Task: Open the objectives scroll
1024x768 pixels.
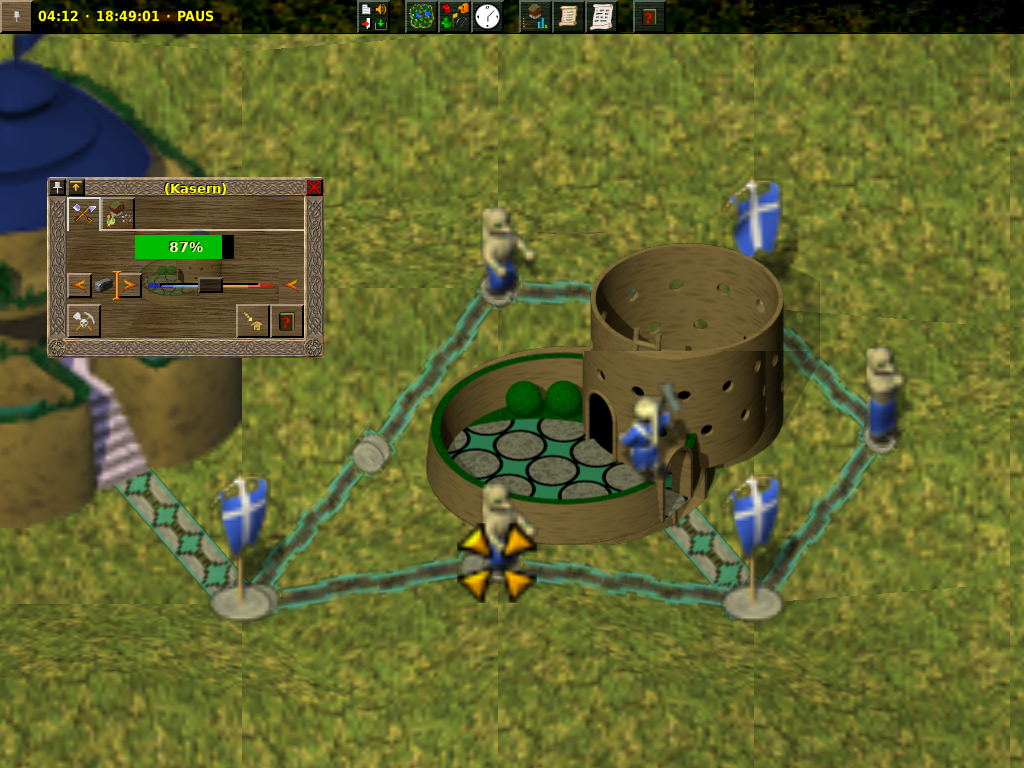Action: tap(569, 16)
